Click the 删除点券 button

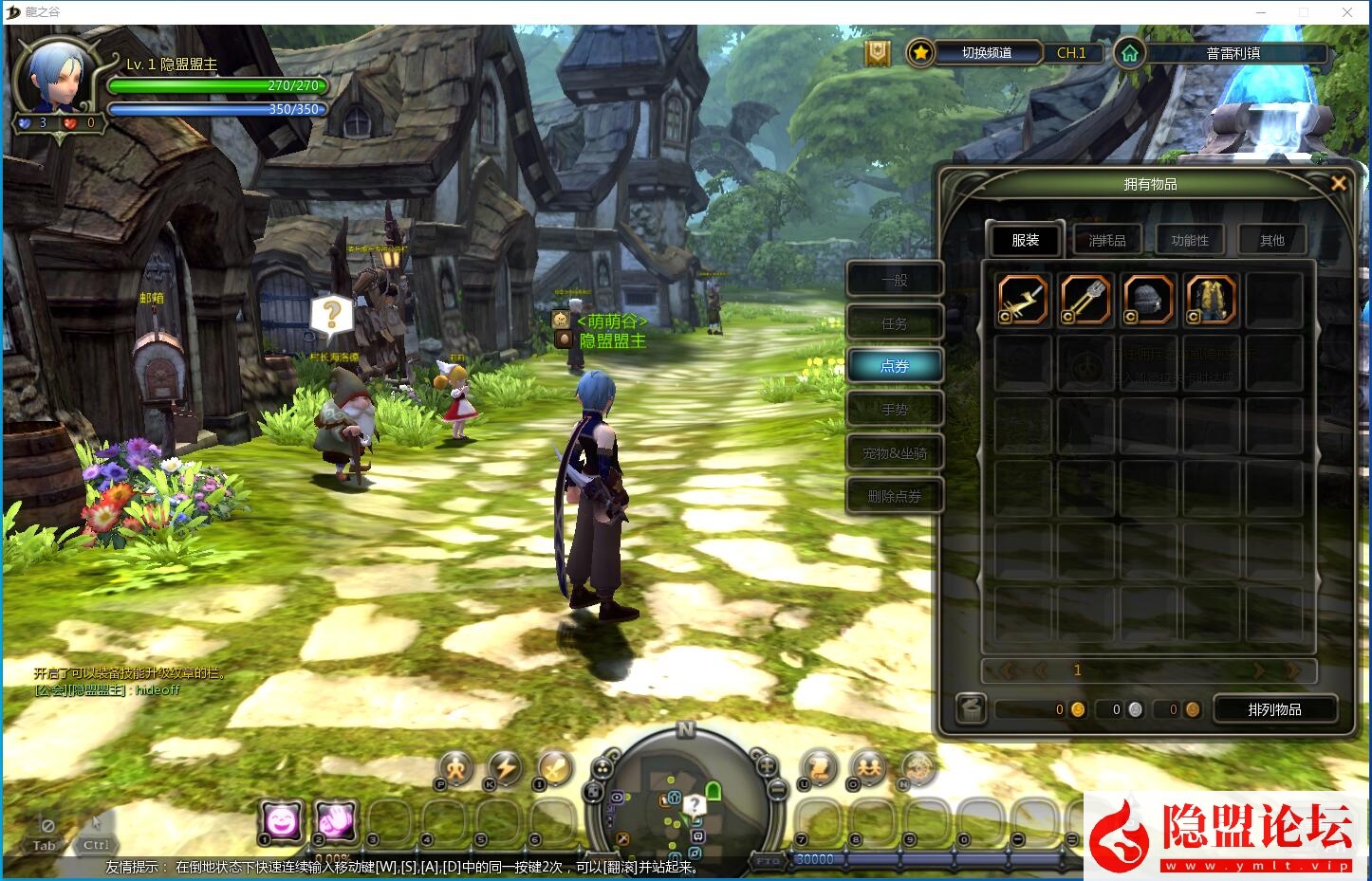coord(894,496)
